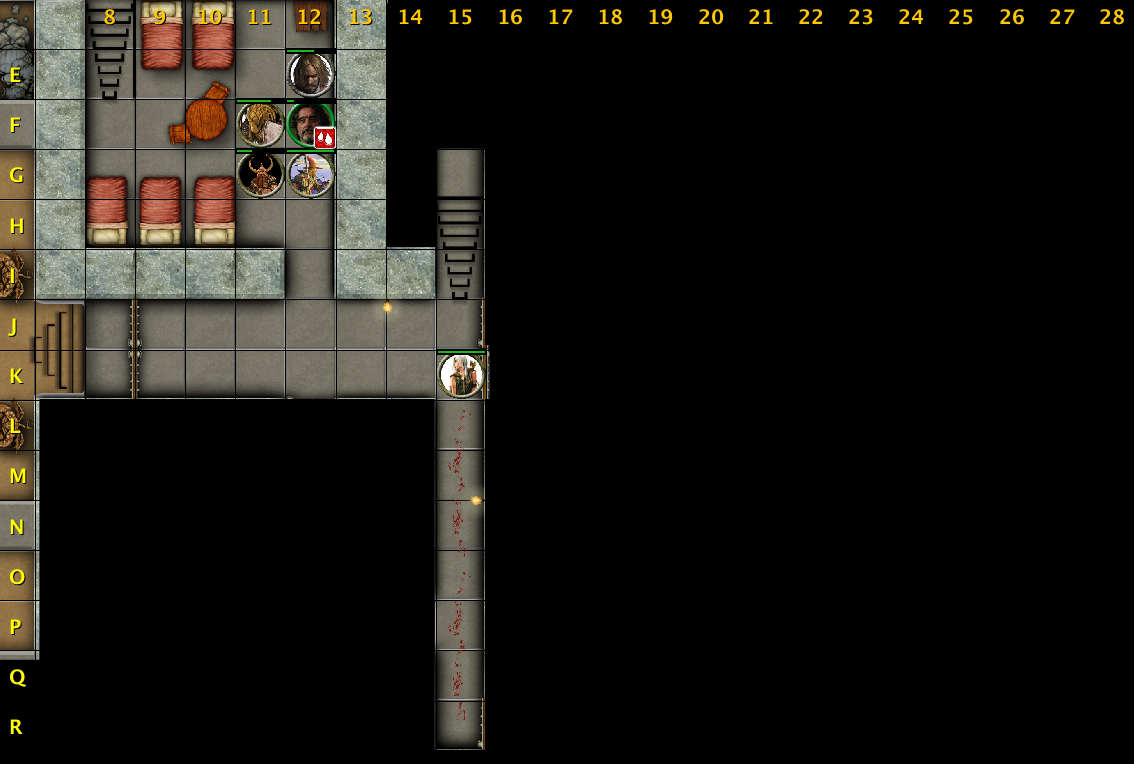The width and height of the screenshot is (1134, 764).
Task: Select the white-haired archer token
Action: 461,376
